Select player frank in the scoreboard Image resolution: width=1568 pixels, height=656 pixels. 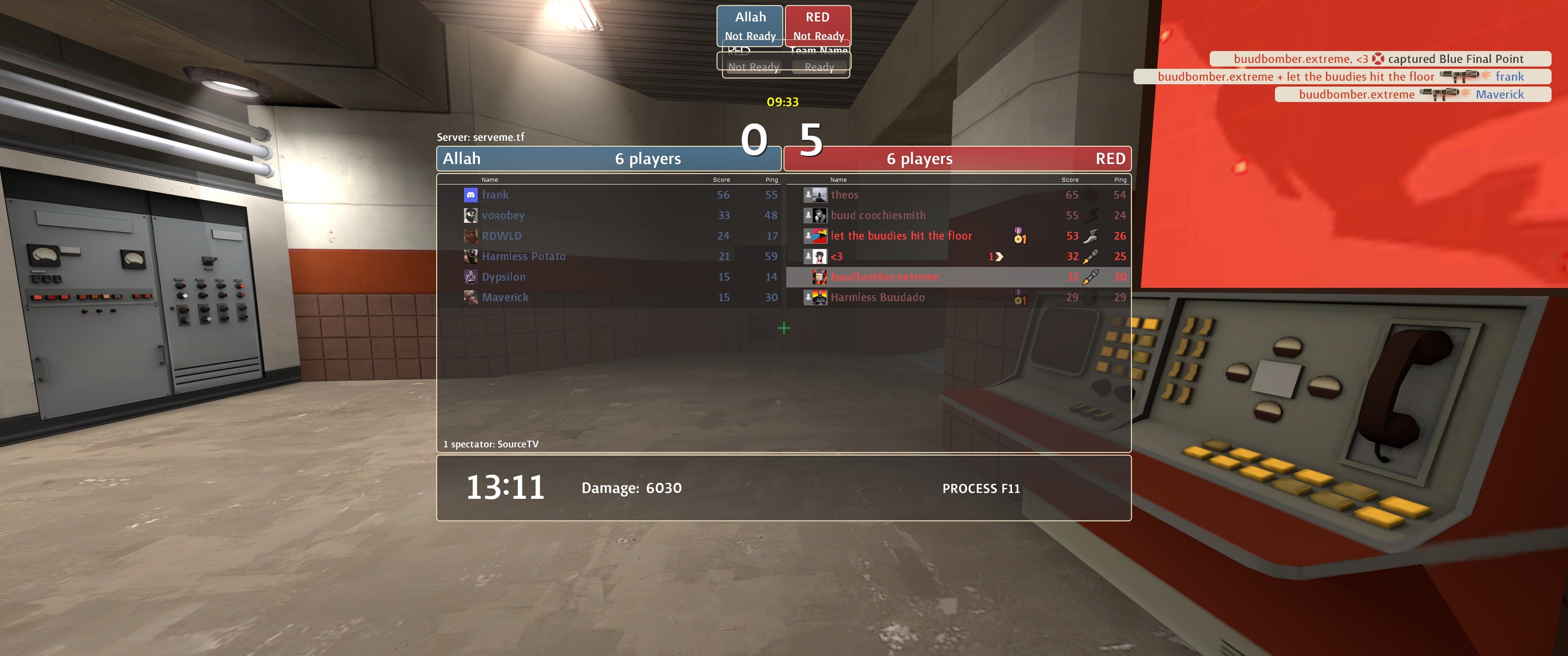tap(495, 195)
